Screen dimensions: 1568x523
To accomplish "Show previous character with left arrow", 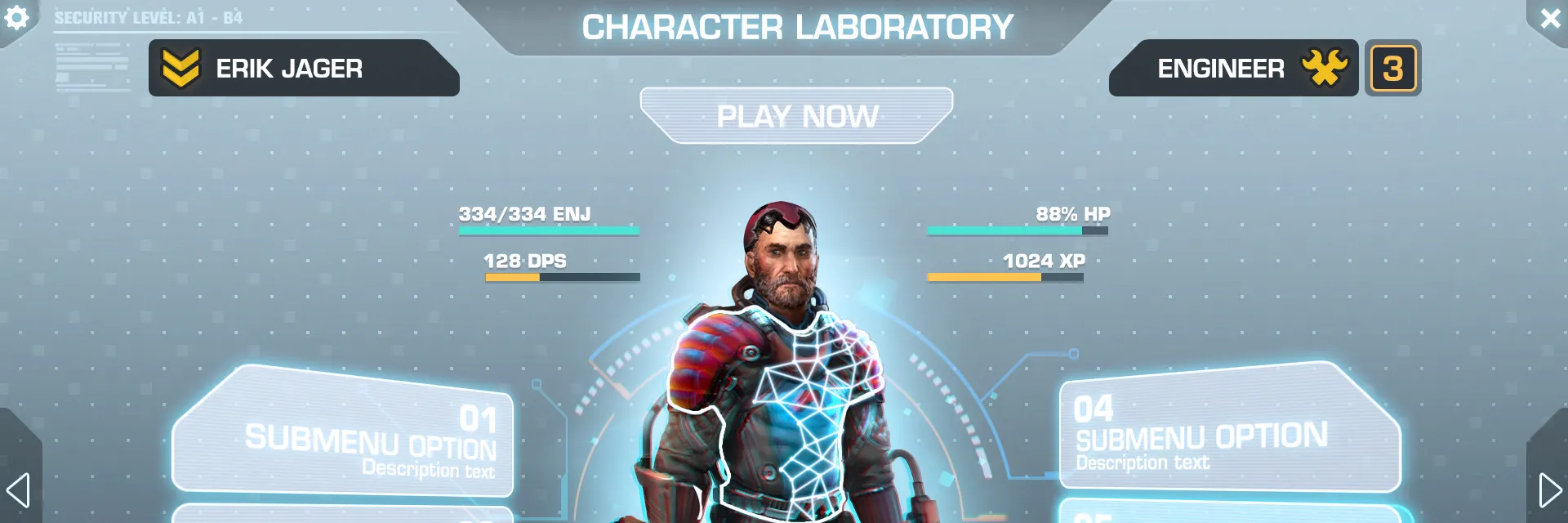I will 18,490.
